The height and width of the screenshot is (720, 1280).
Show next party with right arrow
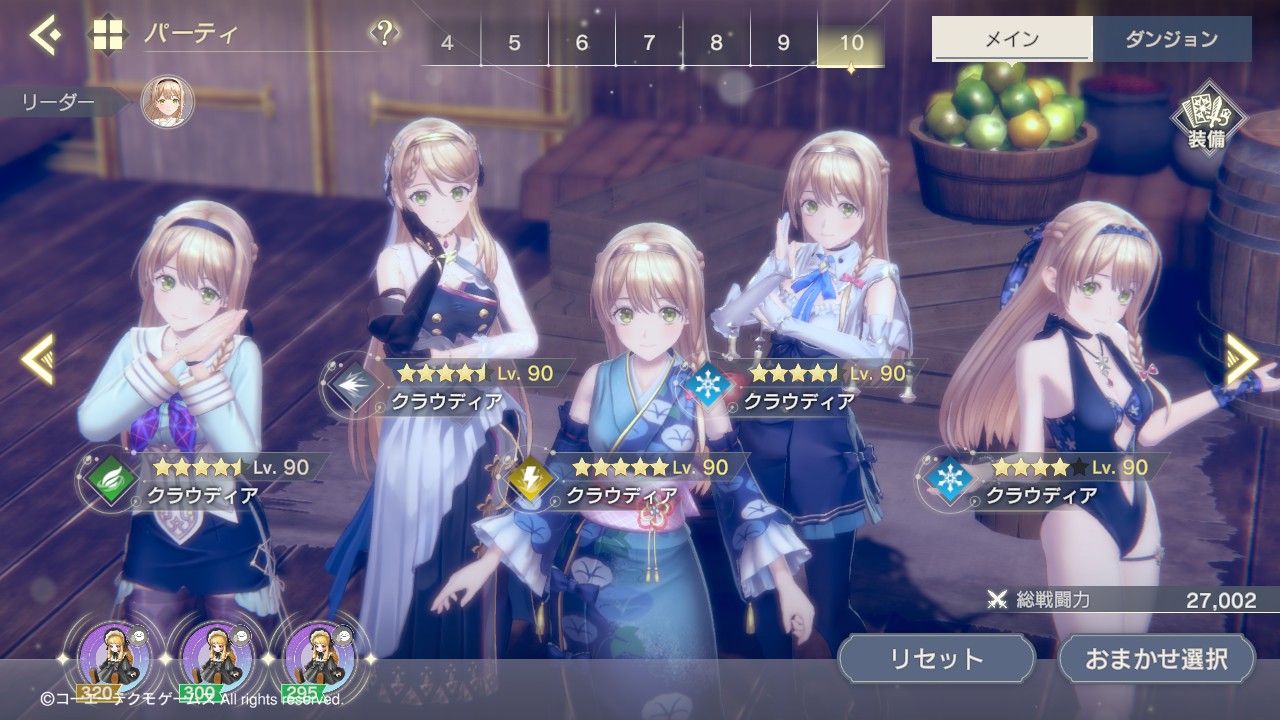coord(1241,358)
